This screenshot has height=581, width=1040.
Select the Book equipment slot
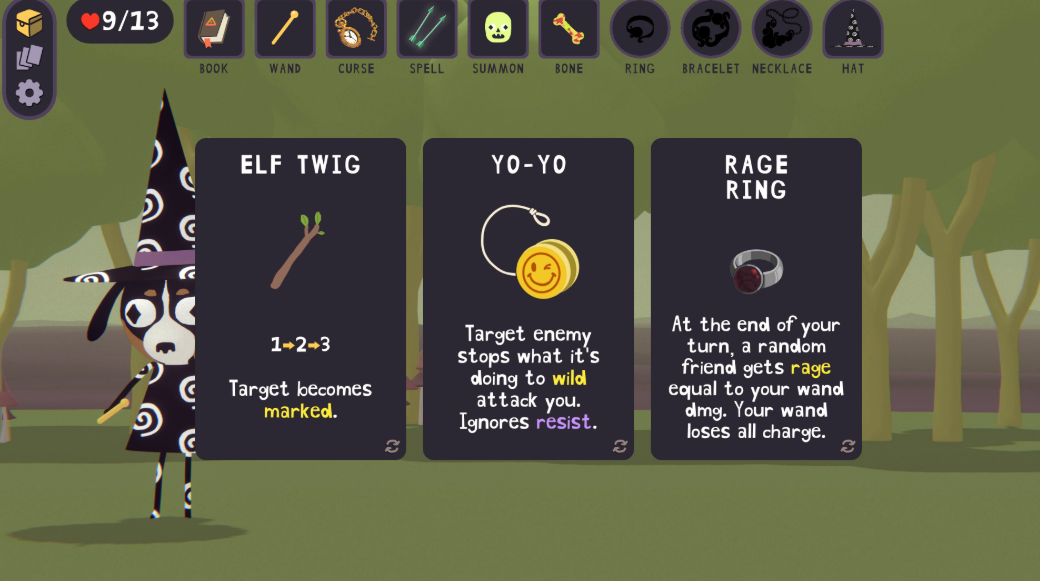(x=214, y=29)
